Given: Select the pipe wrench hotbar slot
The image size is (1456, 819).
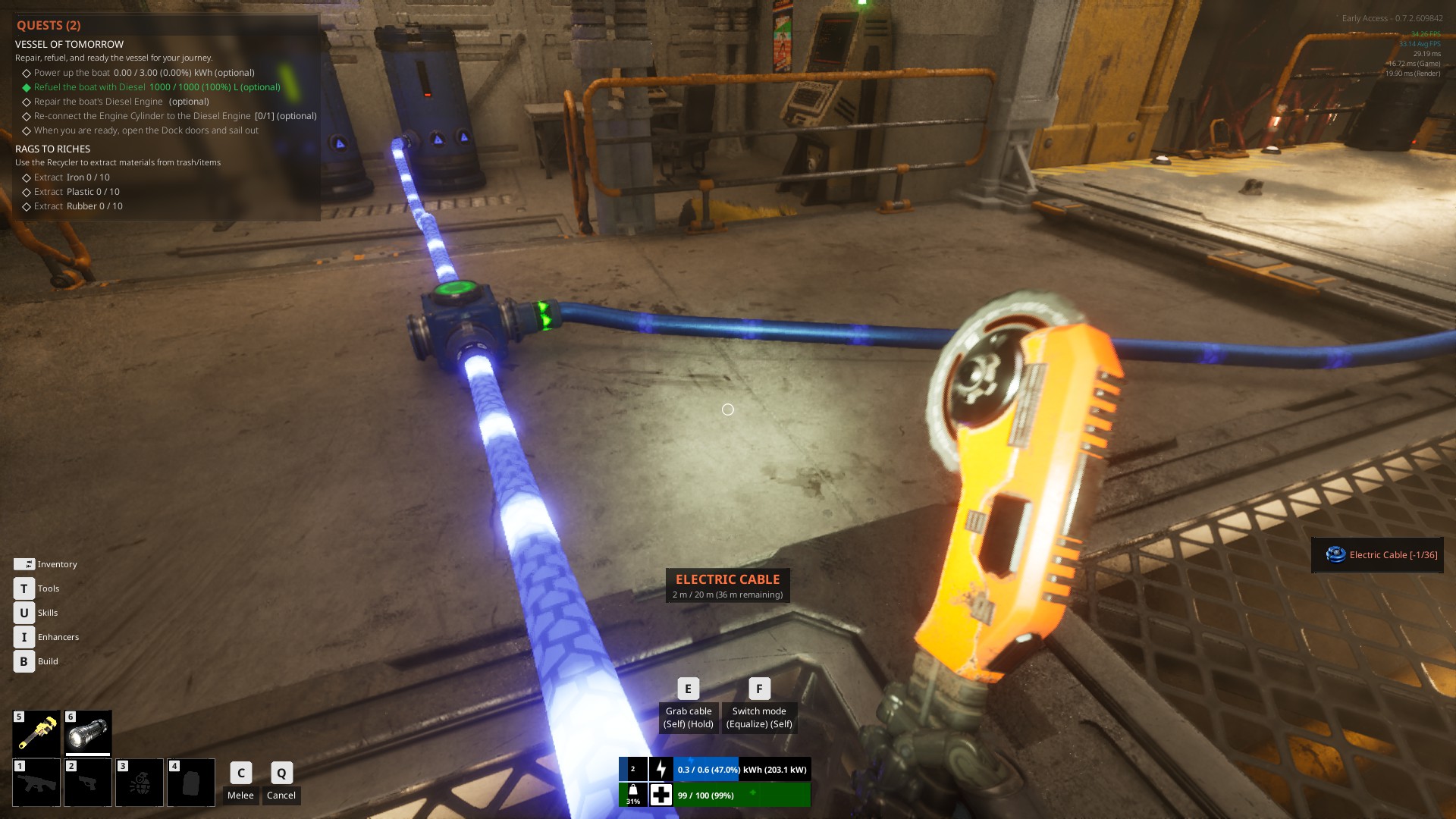Looking at the screenshot, I should click(x=36, y=733).
